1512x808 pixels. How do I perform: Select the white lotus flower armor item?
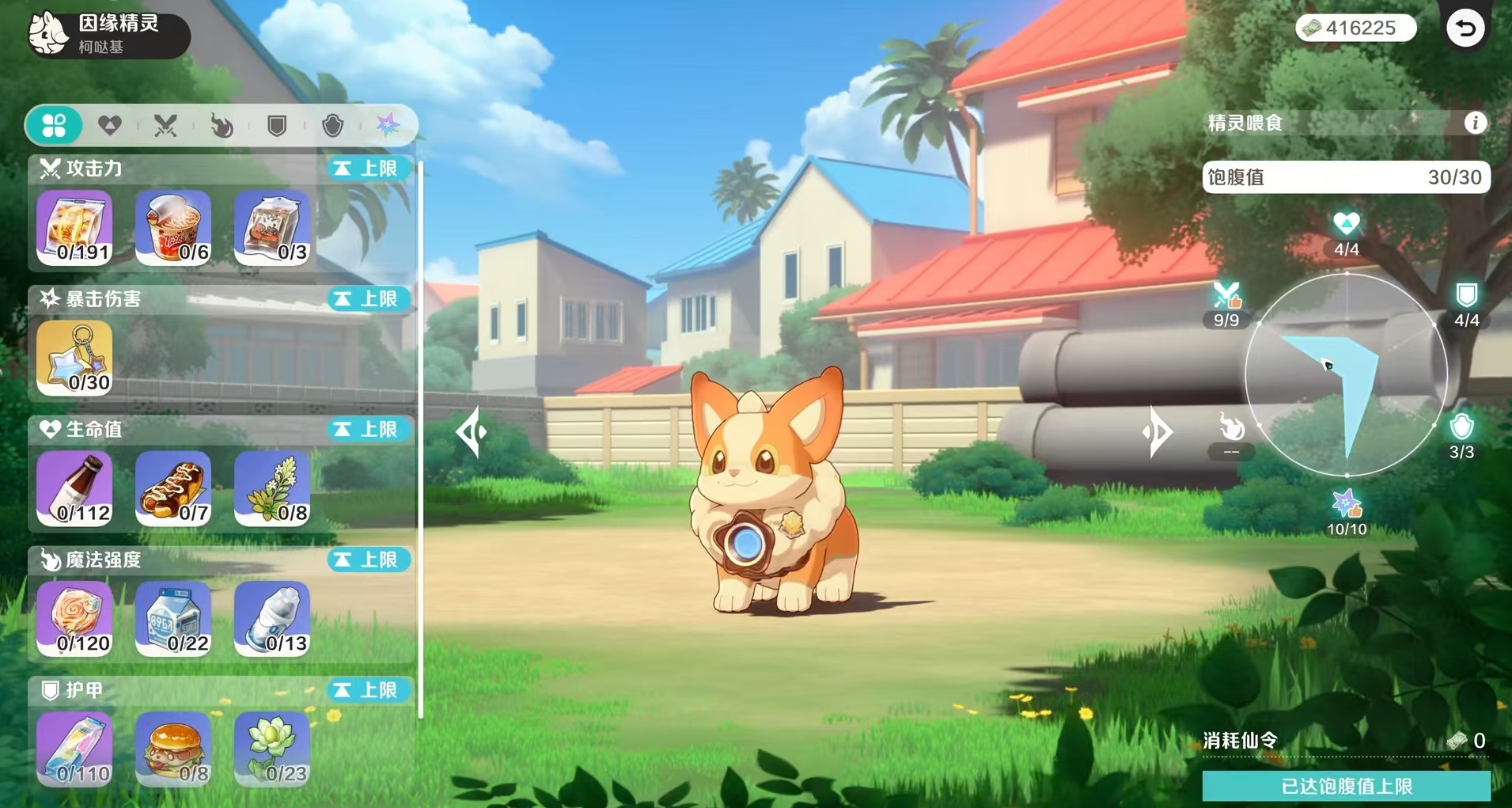(272, 749)
